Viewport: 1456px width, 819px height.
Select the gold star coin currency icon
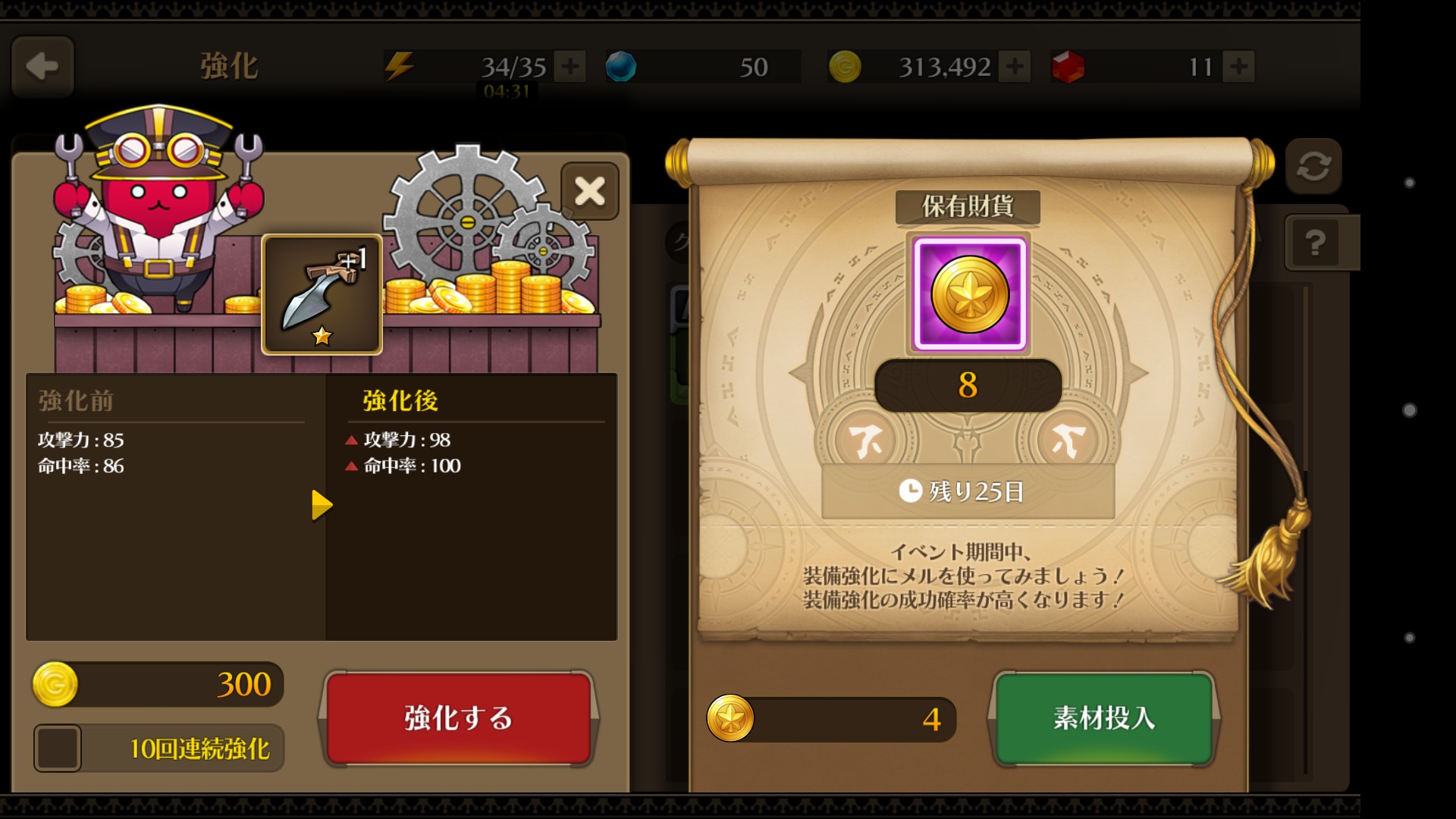coord(969,294)
